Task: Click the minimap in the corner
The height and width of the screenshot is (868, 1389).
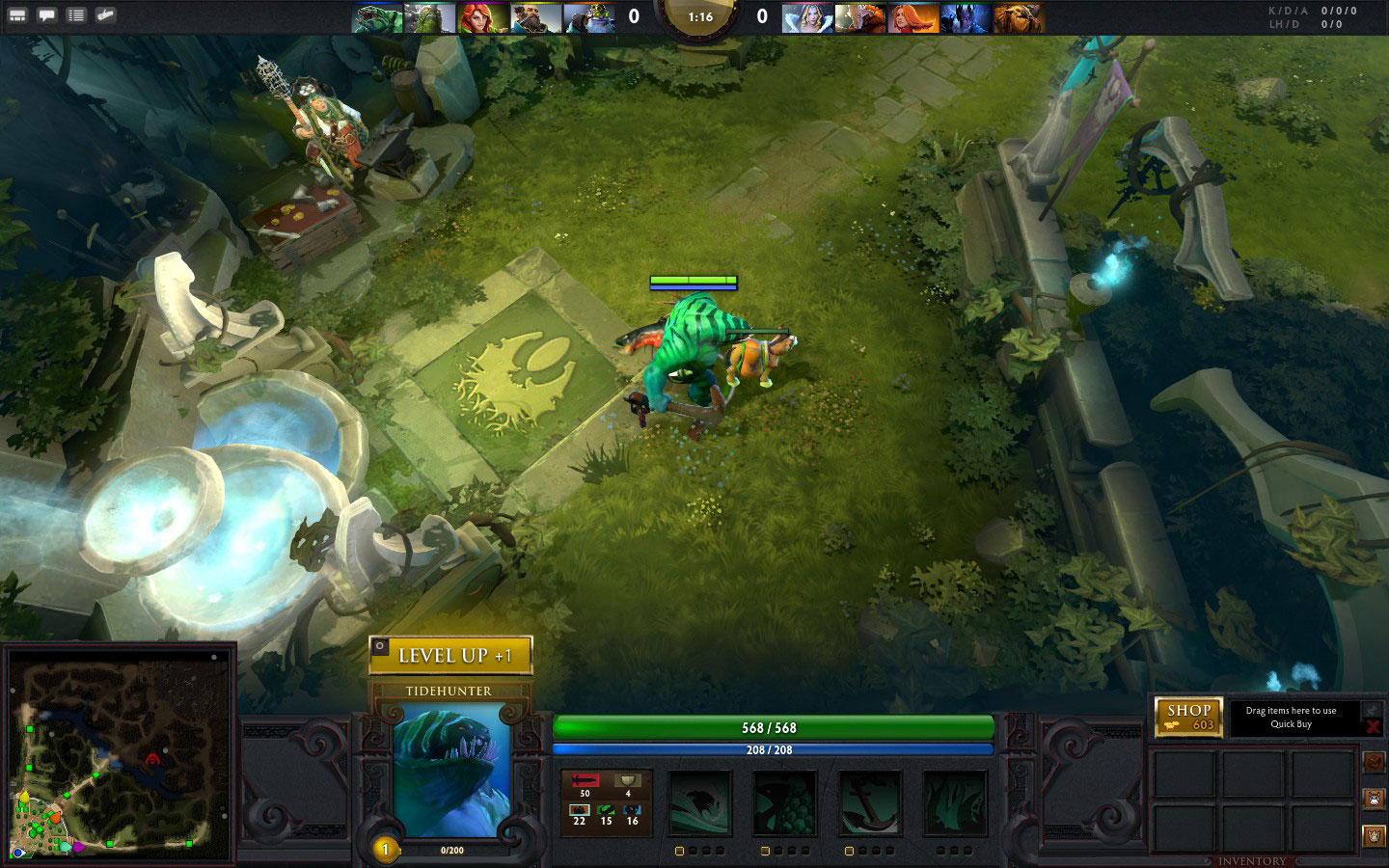Action: pyautogui.click(x=120, y=753)
